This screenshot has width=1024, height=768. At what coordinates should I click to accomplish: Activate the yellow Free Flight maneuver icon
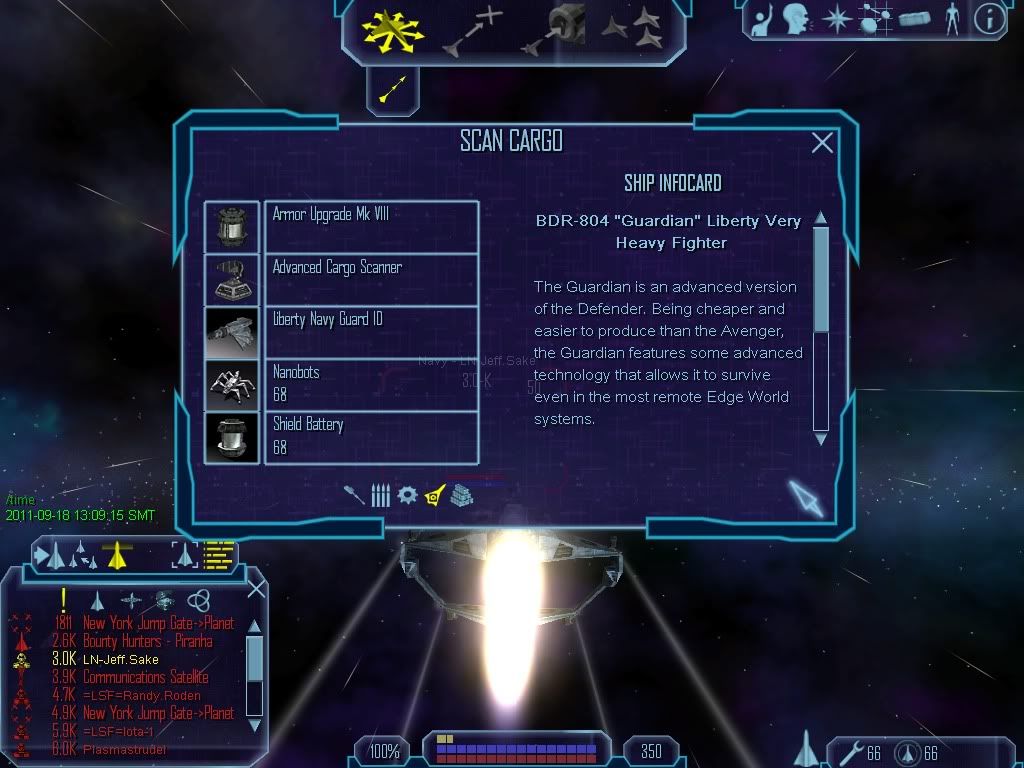393,28
